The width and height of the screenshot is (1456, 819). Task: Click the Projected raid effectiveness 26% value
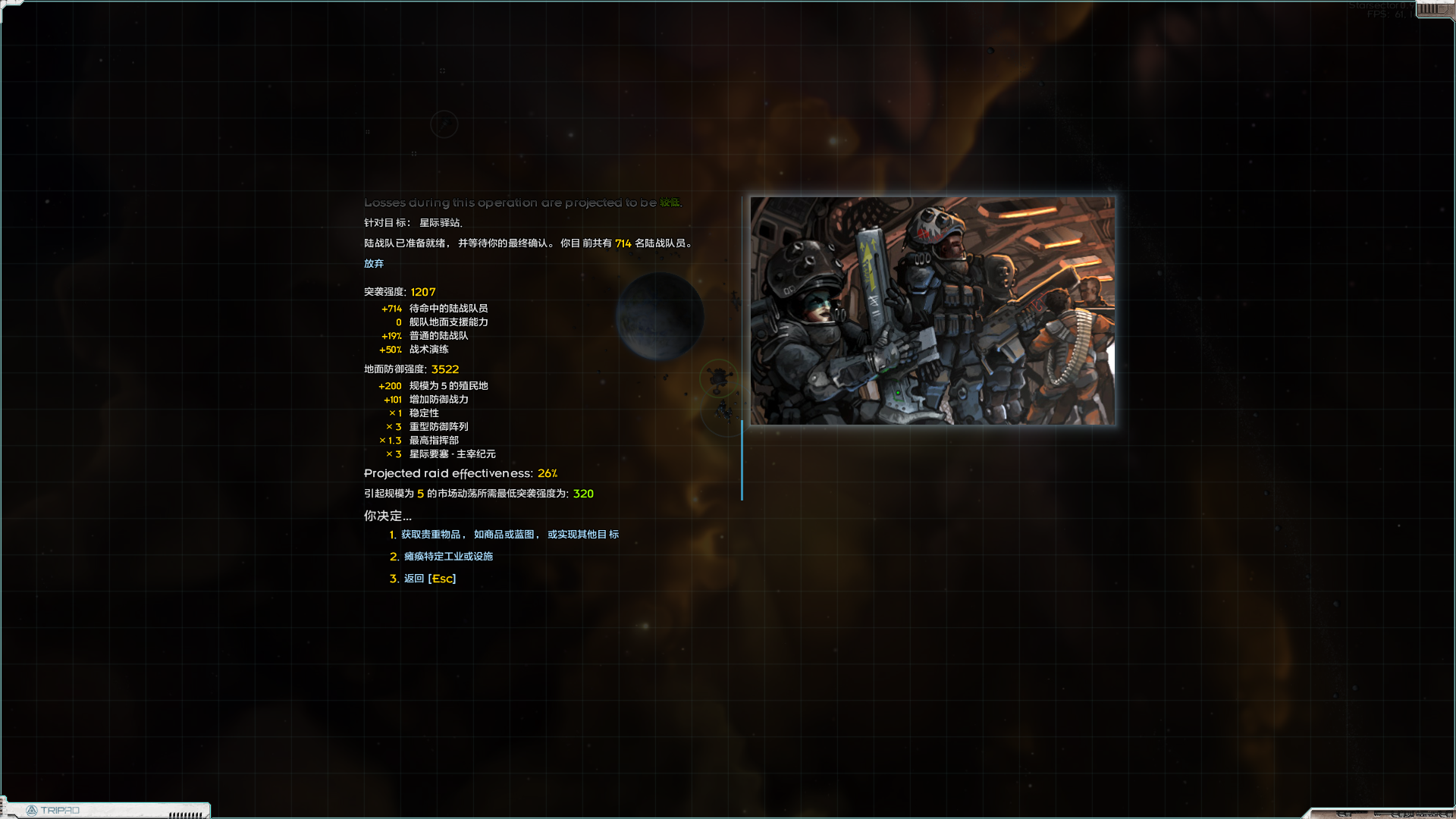point(547,473)
